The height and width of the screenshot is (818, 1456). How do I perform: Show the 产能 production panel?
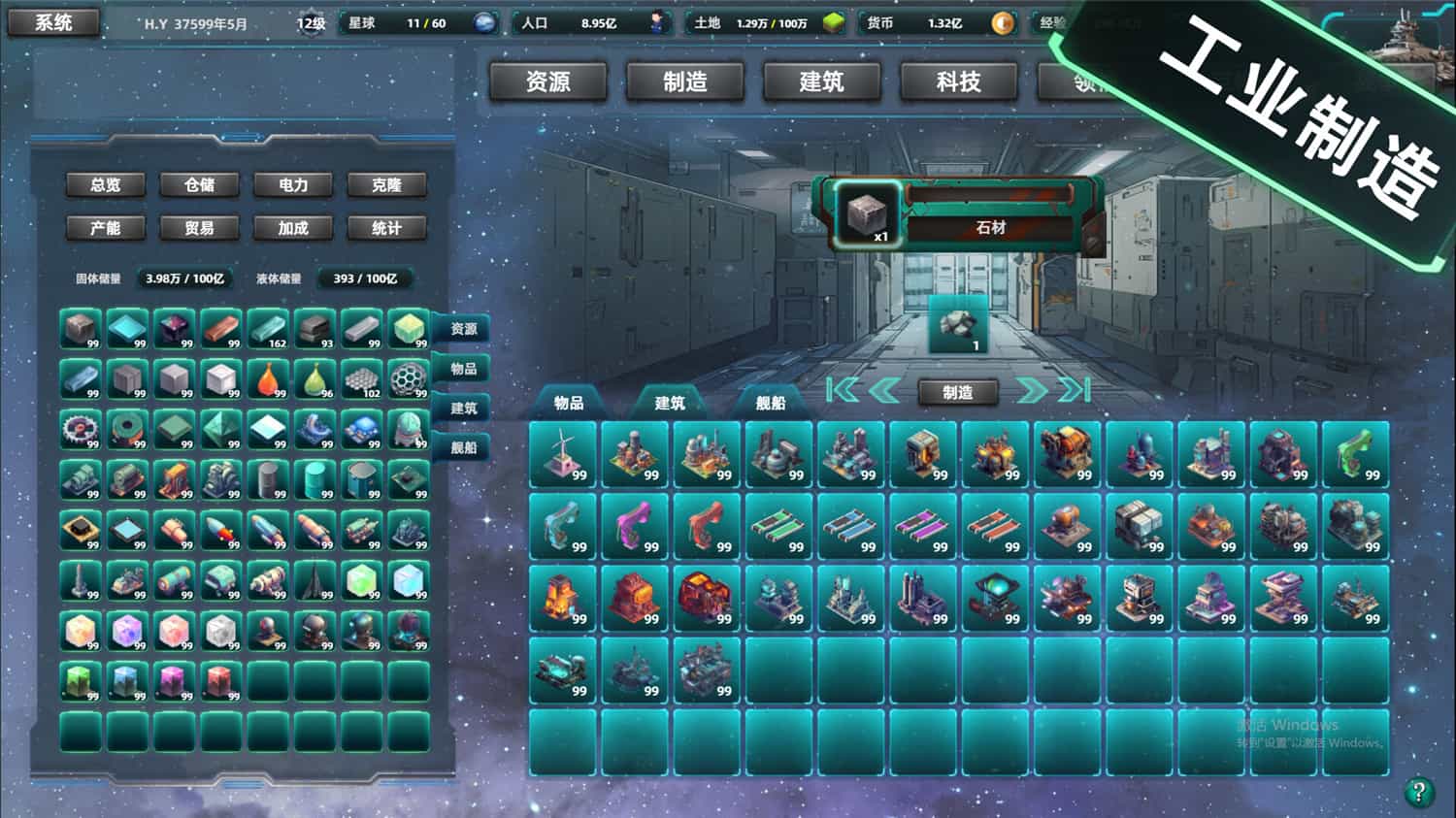pyautogui.click(x=106, y=228)
